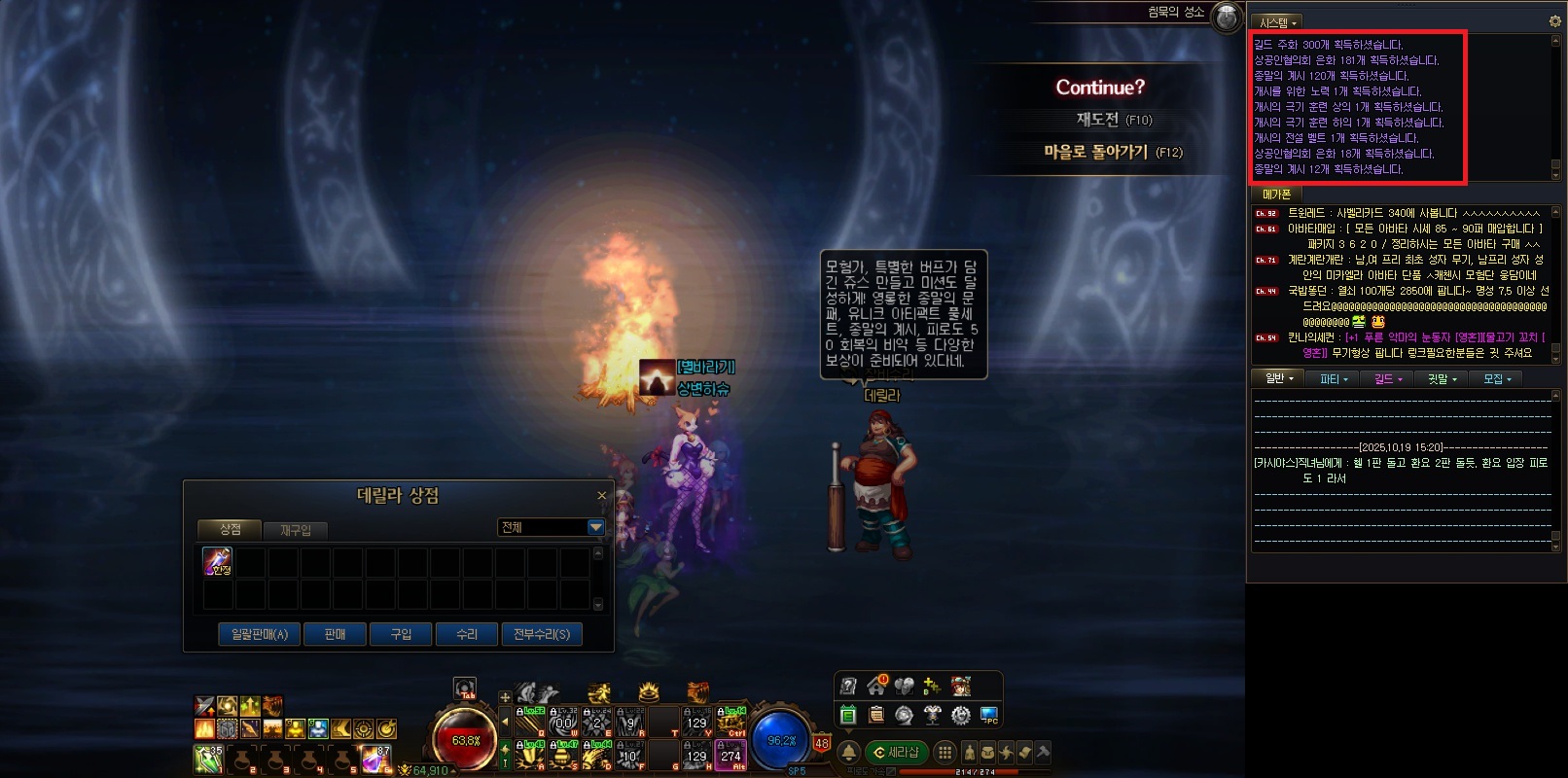Click the notification bell icon

tap(848, 752)
